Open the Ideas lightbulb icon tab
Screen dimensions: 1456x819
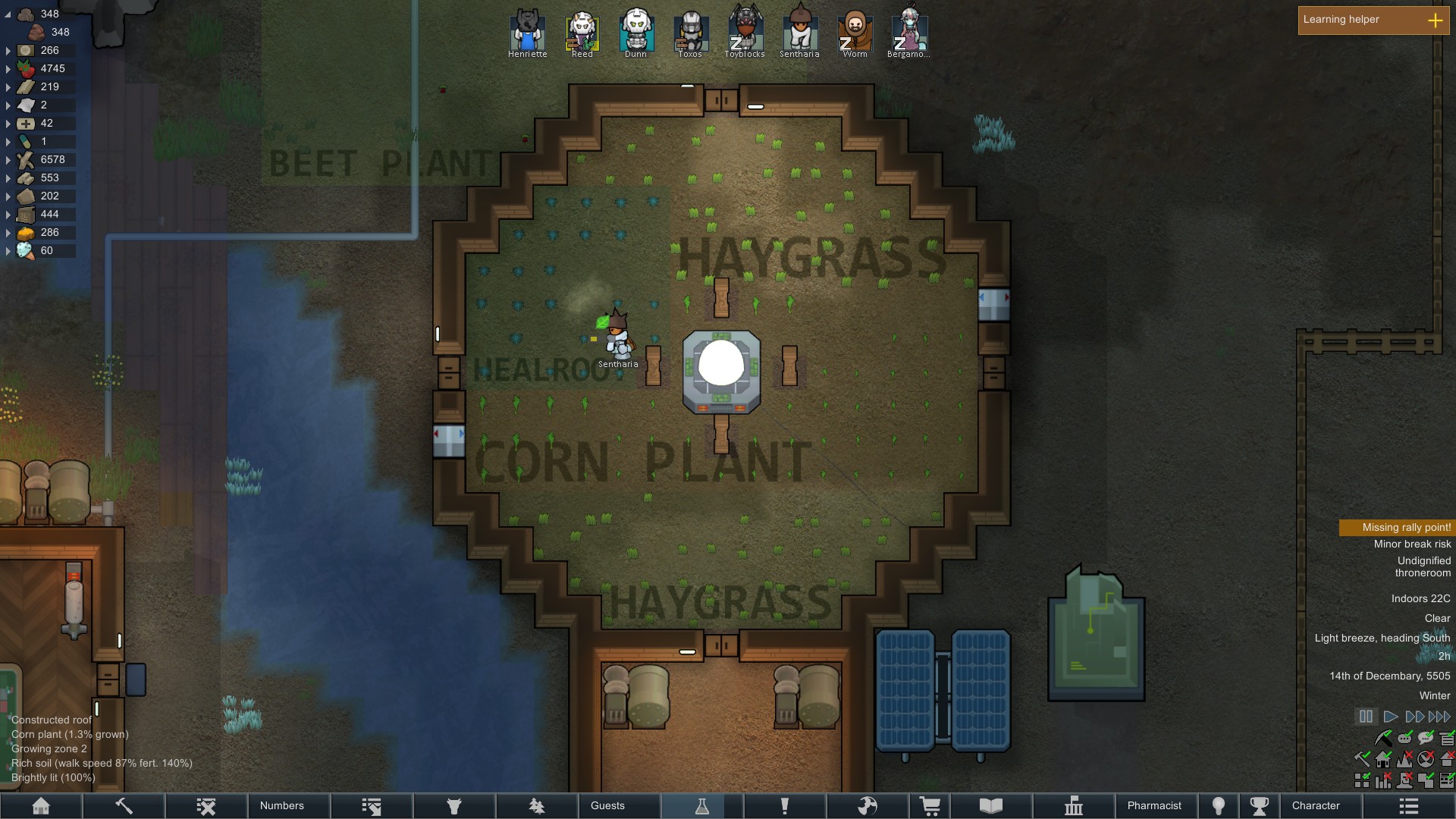point(1218,805)
